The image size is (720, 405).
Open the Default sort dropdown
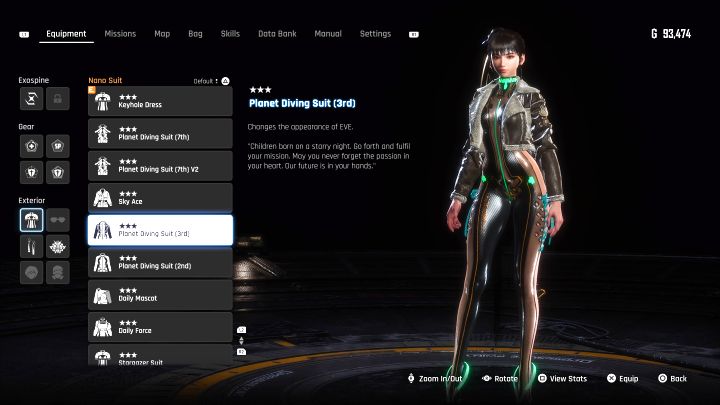212,81
